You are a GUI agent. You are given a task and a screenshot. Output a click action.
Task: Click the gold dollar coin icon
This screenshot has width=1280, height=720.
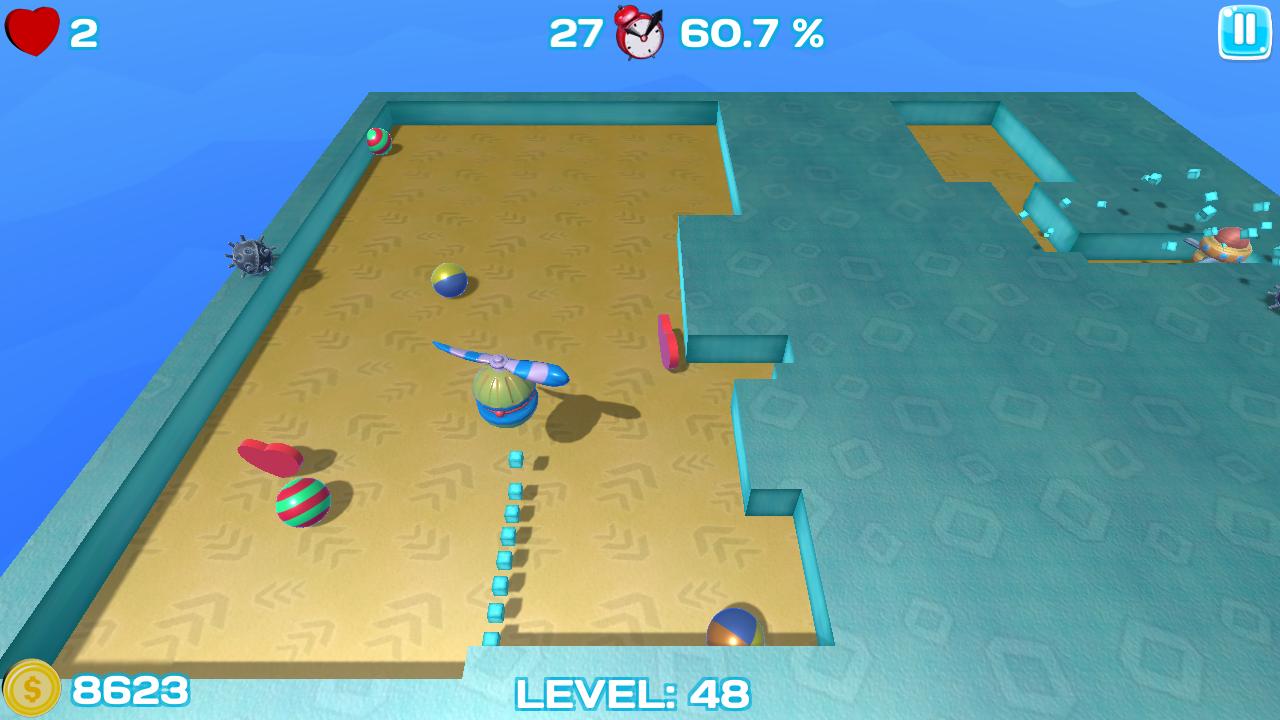coord(33,688)
